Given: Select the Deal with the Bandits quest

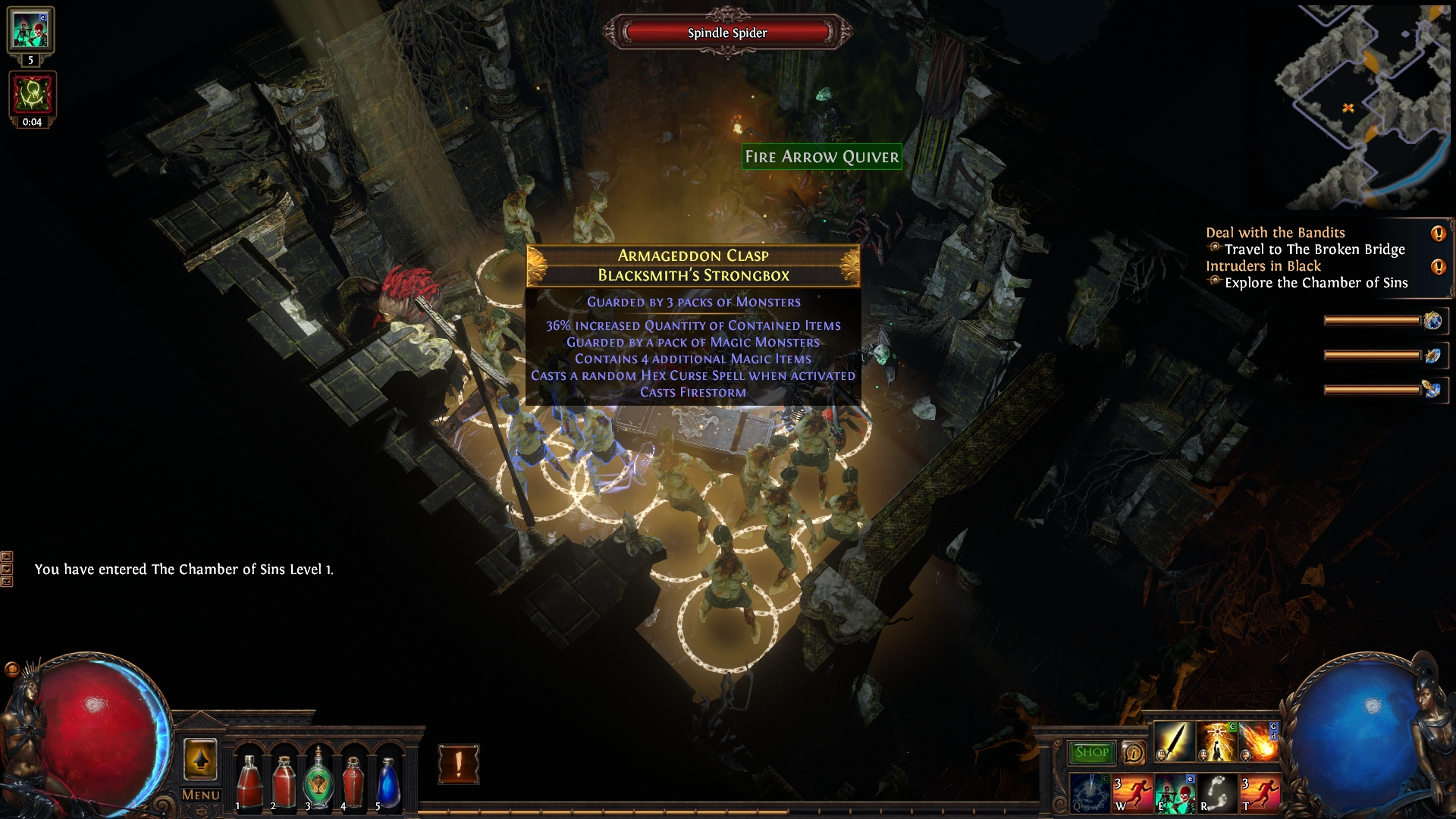Looking at the screenshot, I should [x=1276, y=233].
